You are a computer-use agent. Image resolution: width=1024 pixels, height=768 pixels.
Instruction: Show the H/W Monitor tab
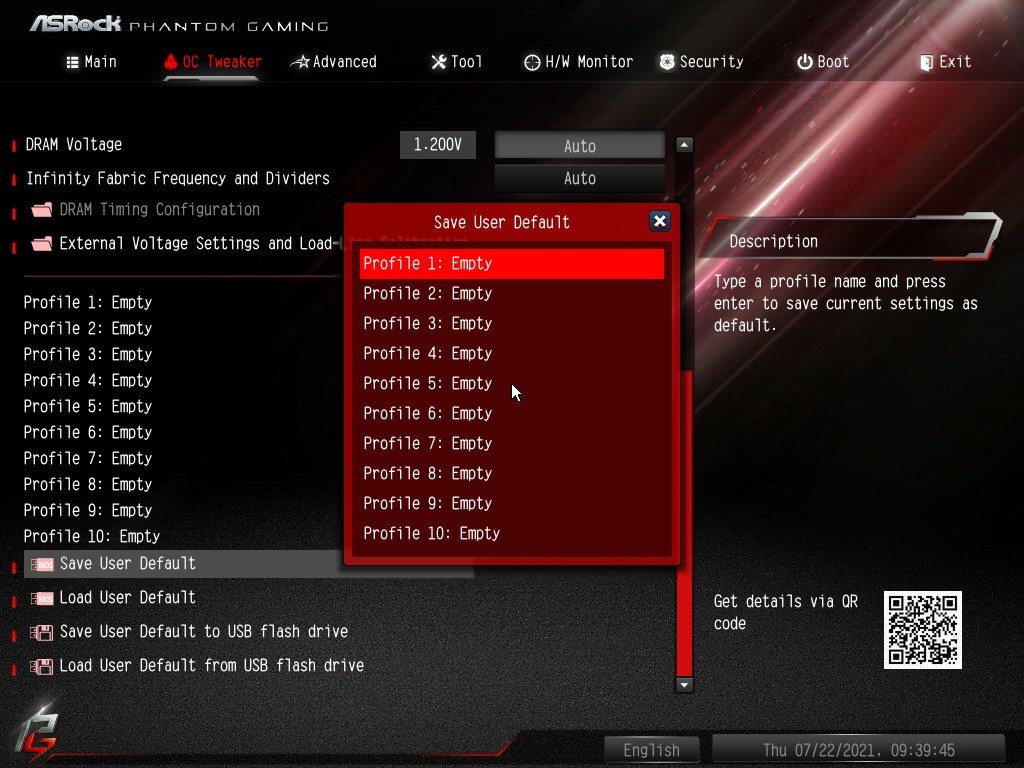click(579, 62)
